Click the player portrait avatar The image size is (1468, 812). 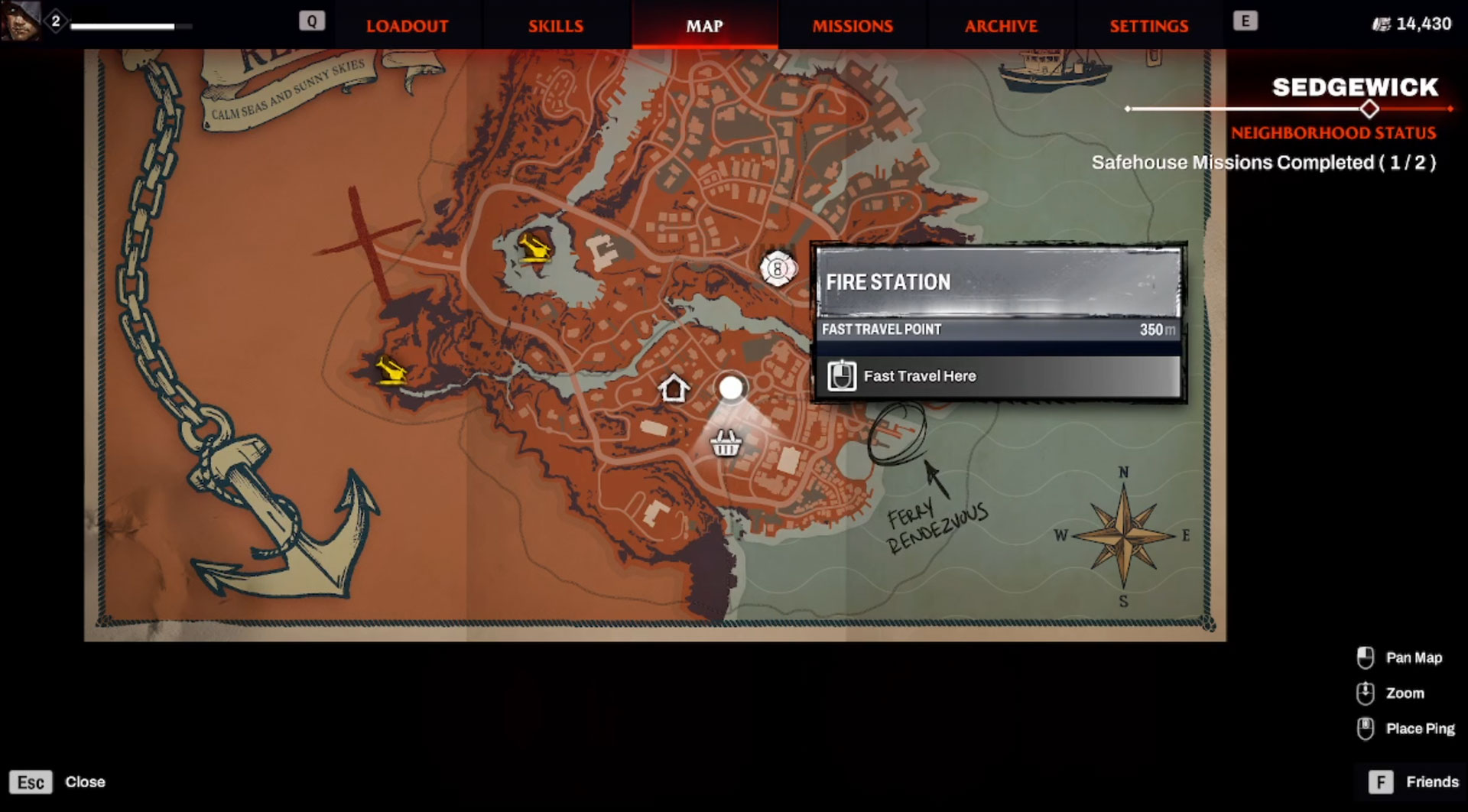point(21,21)
